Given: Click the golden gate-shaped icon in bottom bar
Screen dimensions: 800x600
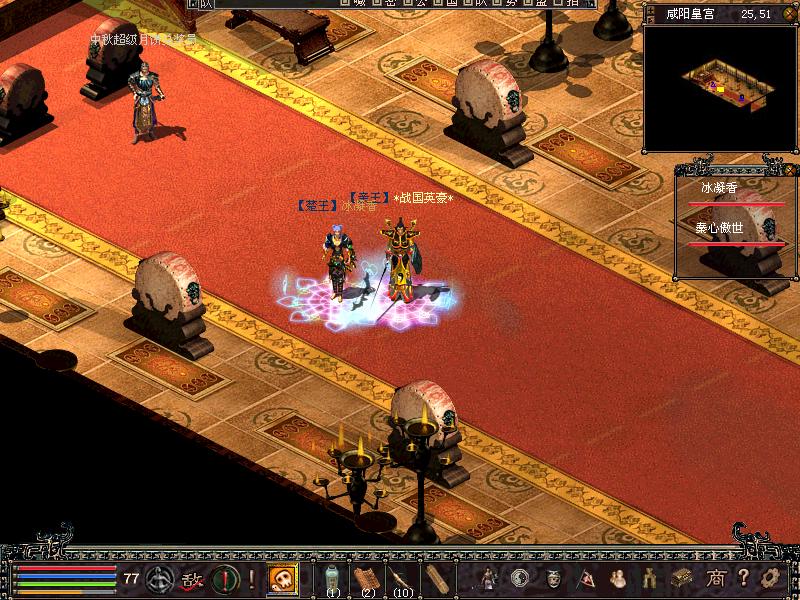Looking at the screenshot, I should [651, 578].
